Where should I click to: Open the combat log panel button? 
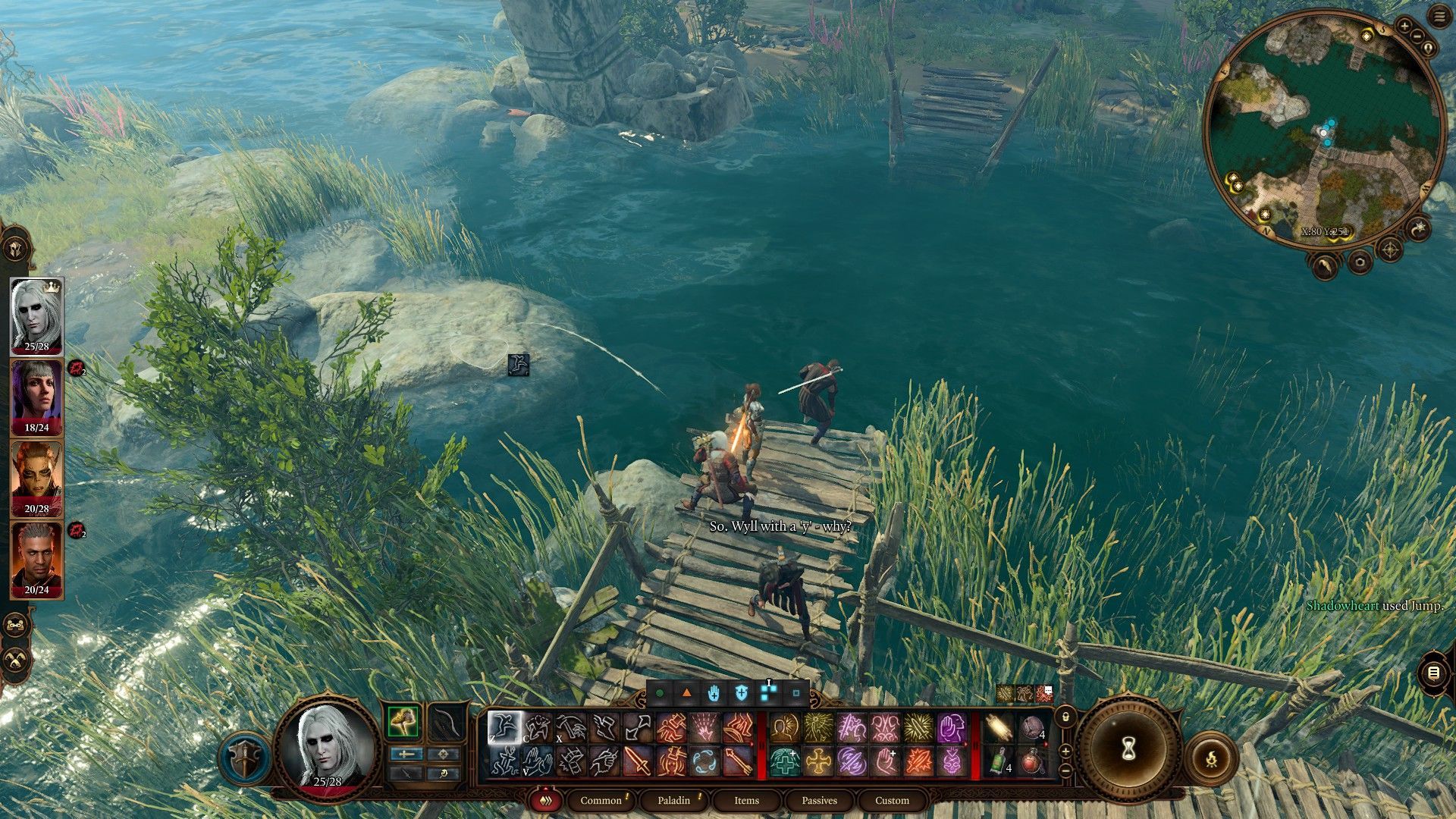click(x=1432, y=673)
